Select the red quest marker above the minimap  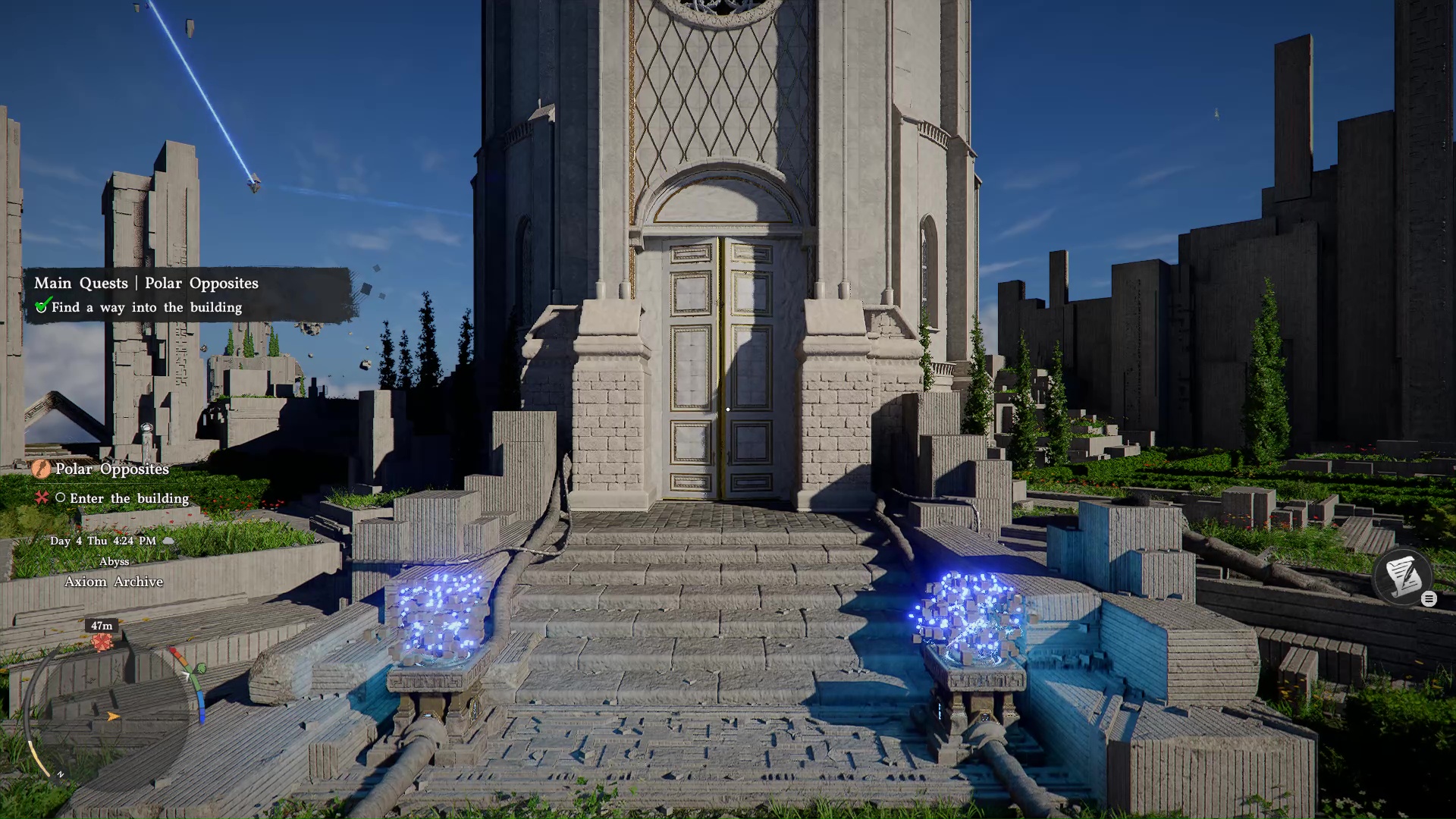[x=101, y=642]
